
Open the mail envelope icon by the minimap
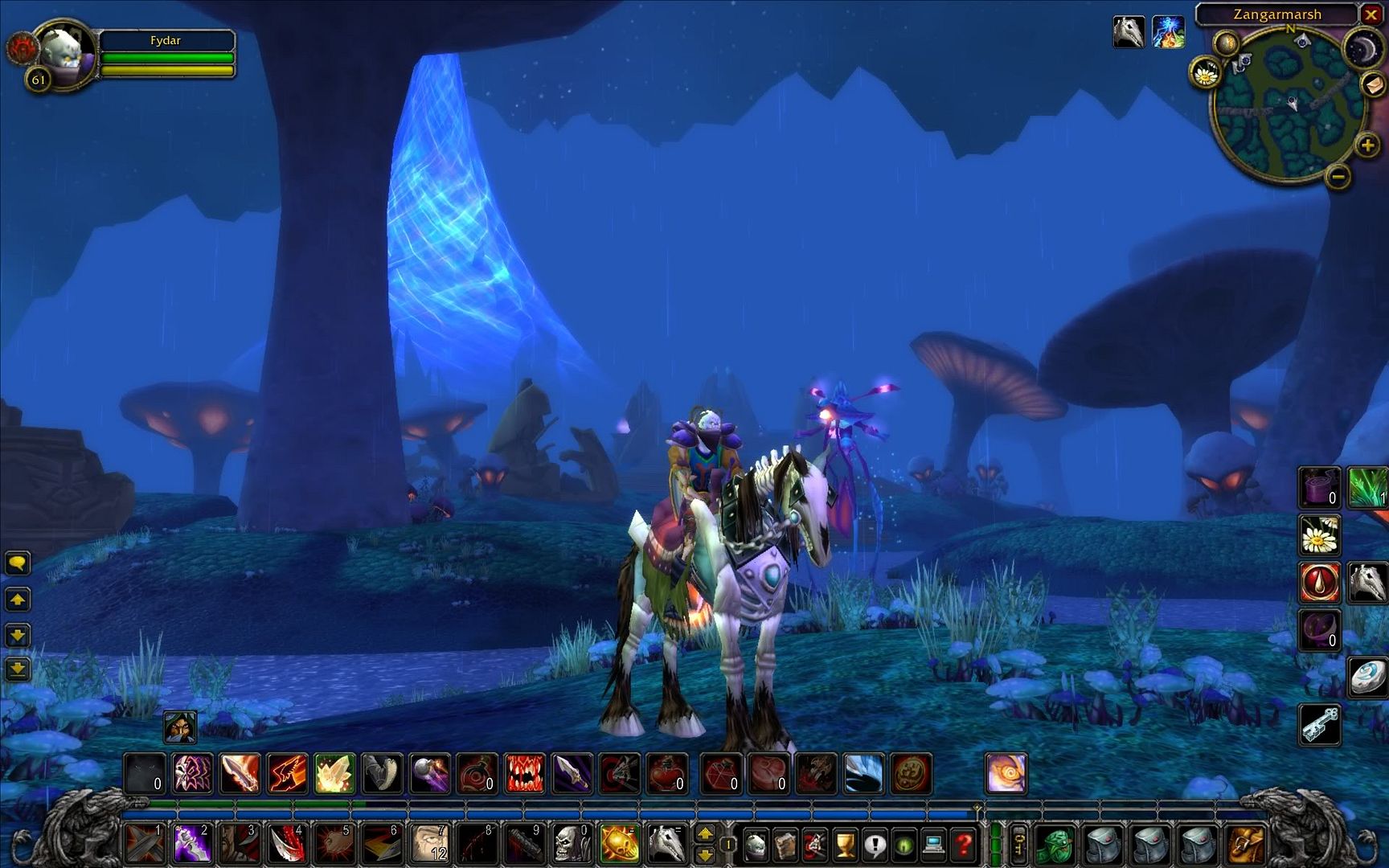(x=1373, y=84)
